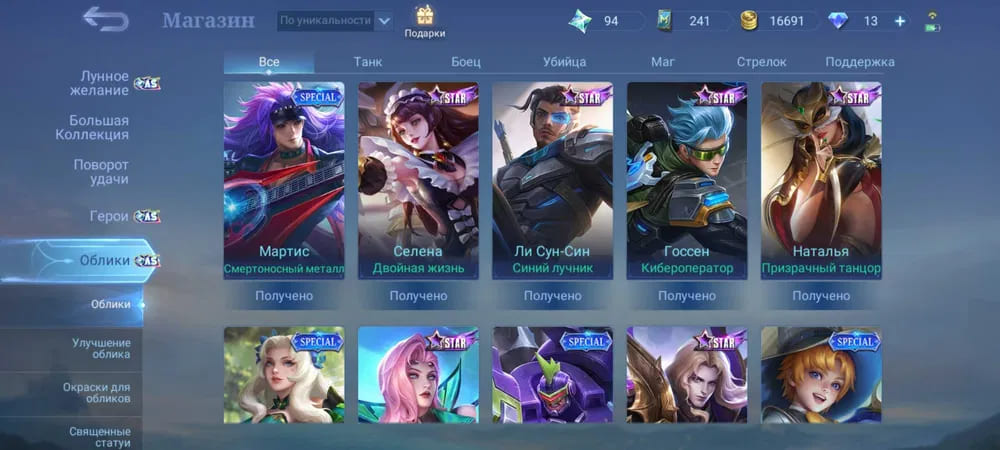The height and width of the screenshot is (450, 1000).
Task: Switch to the Танк tab
Action: click(x=368, y=62)
